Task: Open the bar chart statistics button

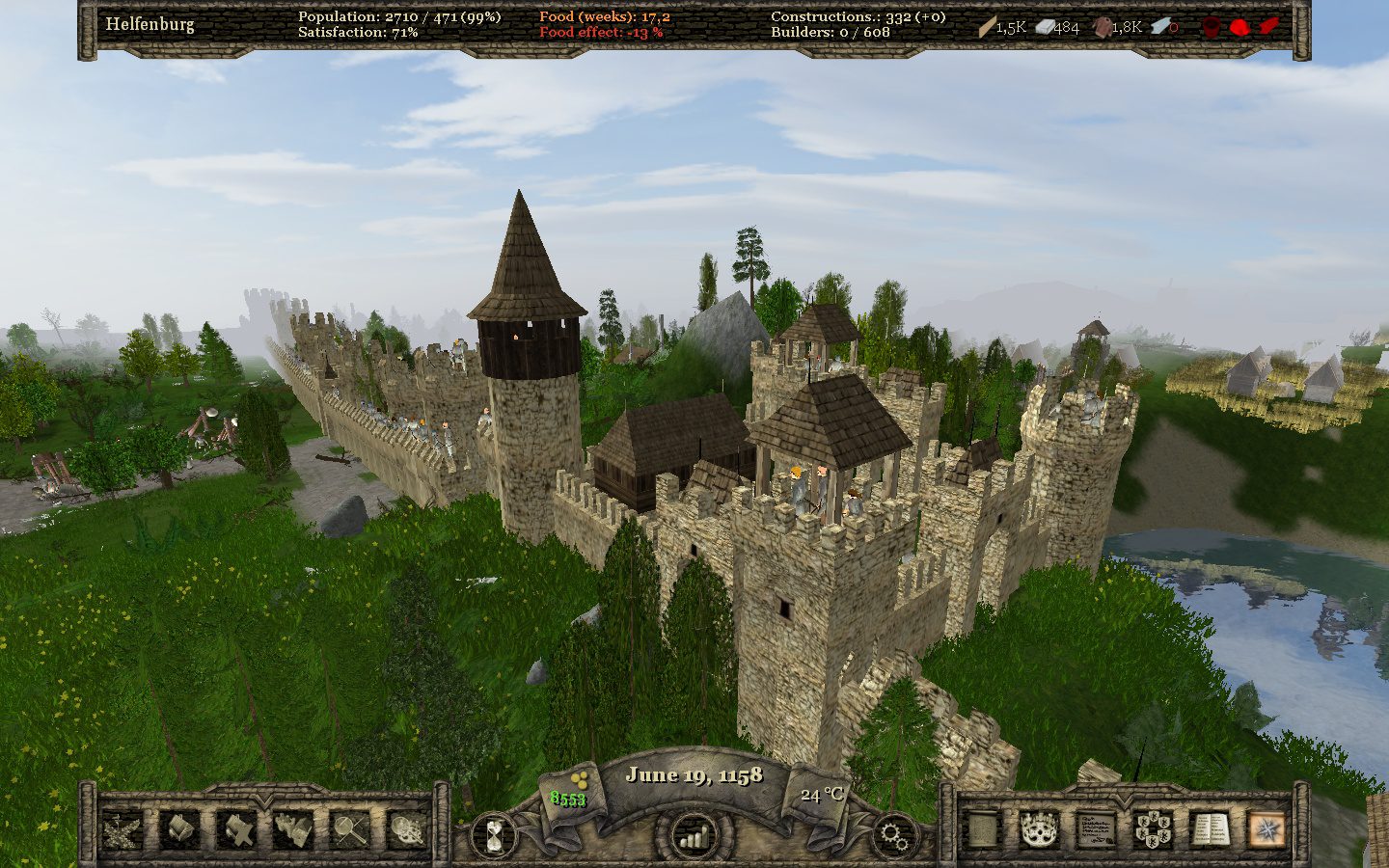Action: [x=693, y=836]
